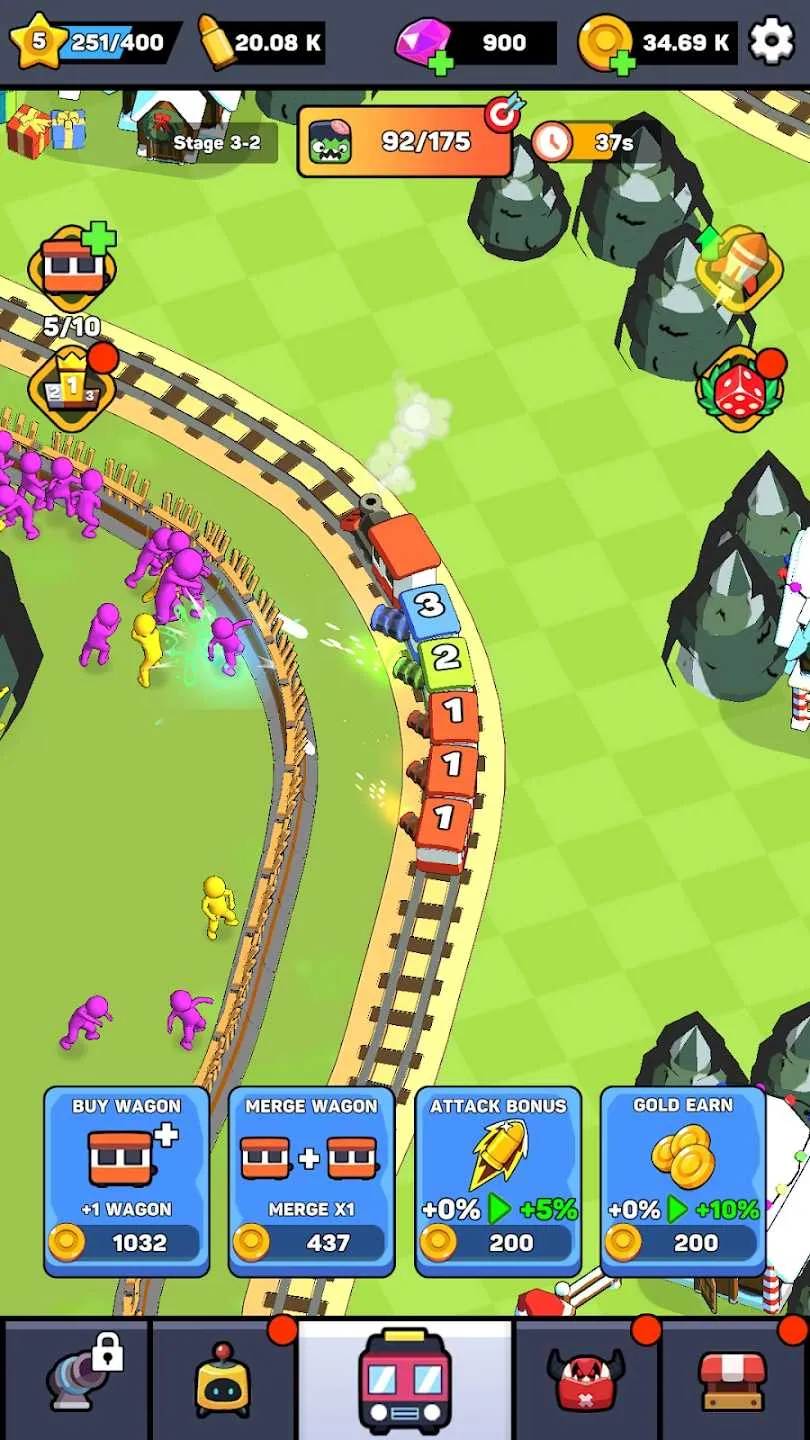
Task: Switch to the yellow robot tab
Action: point(223,1380)
